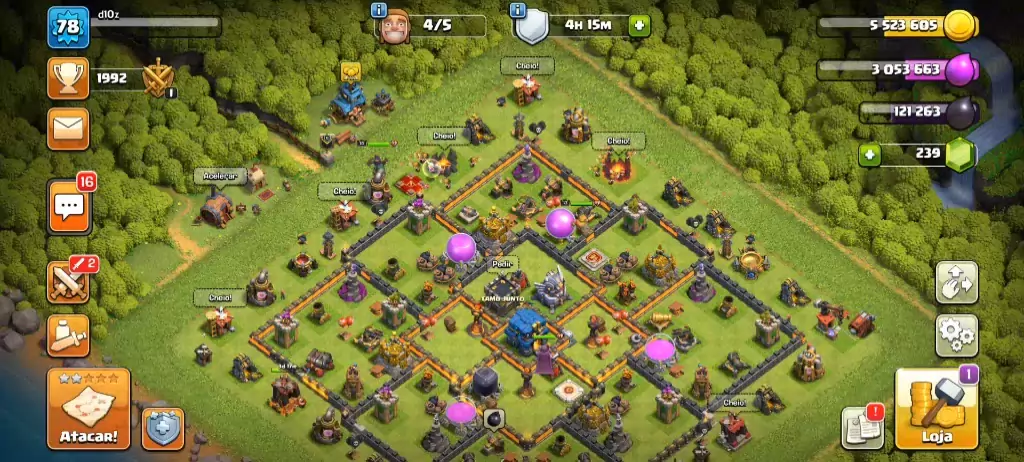Image resolution: width=1024 pixels, height=462 pixels.
Task: Add gems with the green plus button
Action: point(871,154)
